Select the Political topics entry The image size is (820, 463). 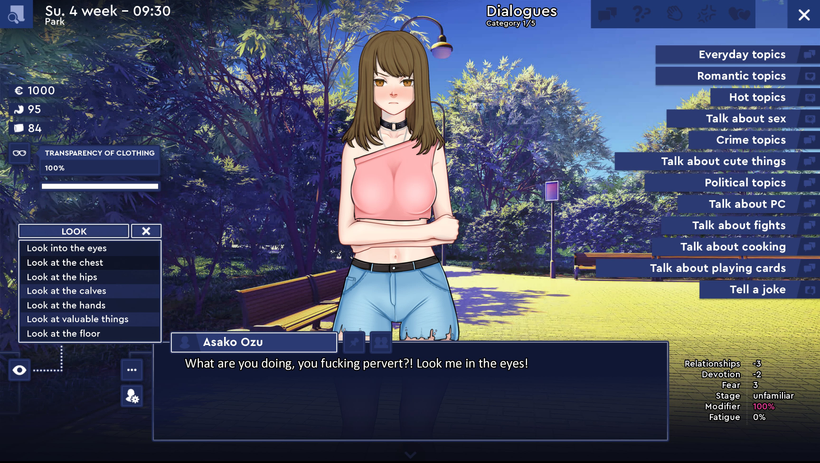pos(744,183)
